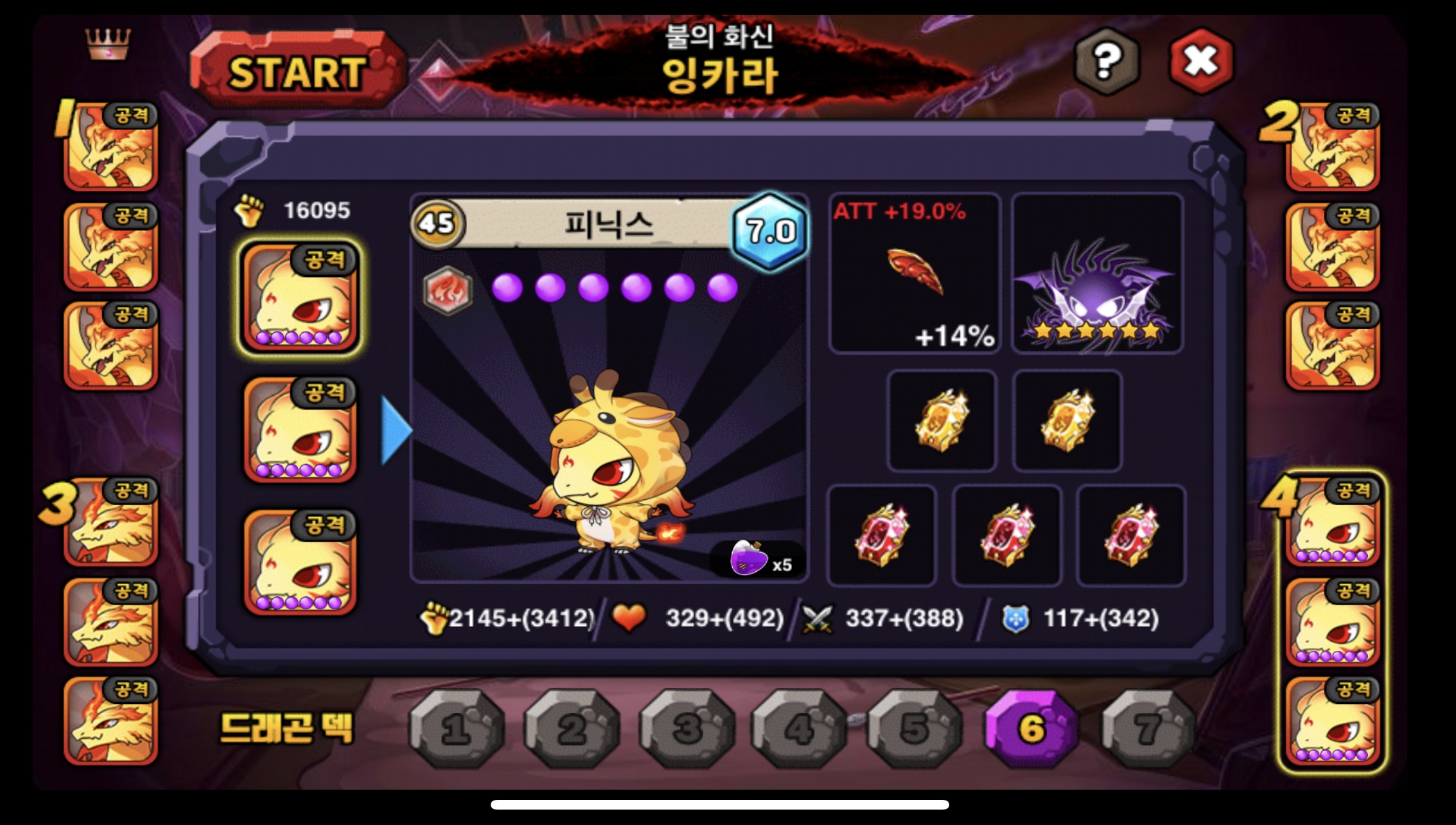
Task: Open the question mark help
Action: [x=1106, y=62]
